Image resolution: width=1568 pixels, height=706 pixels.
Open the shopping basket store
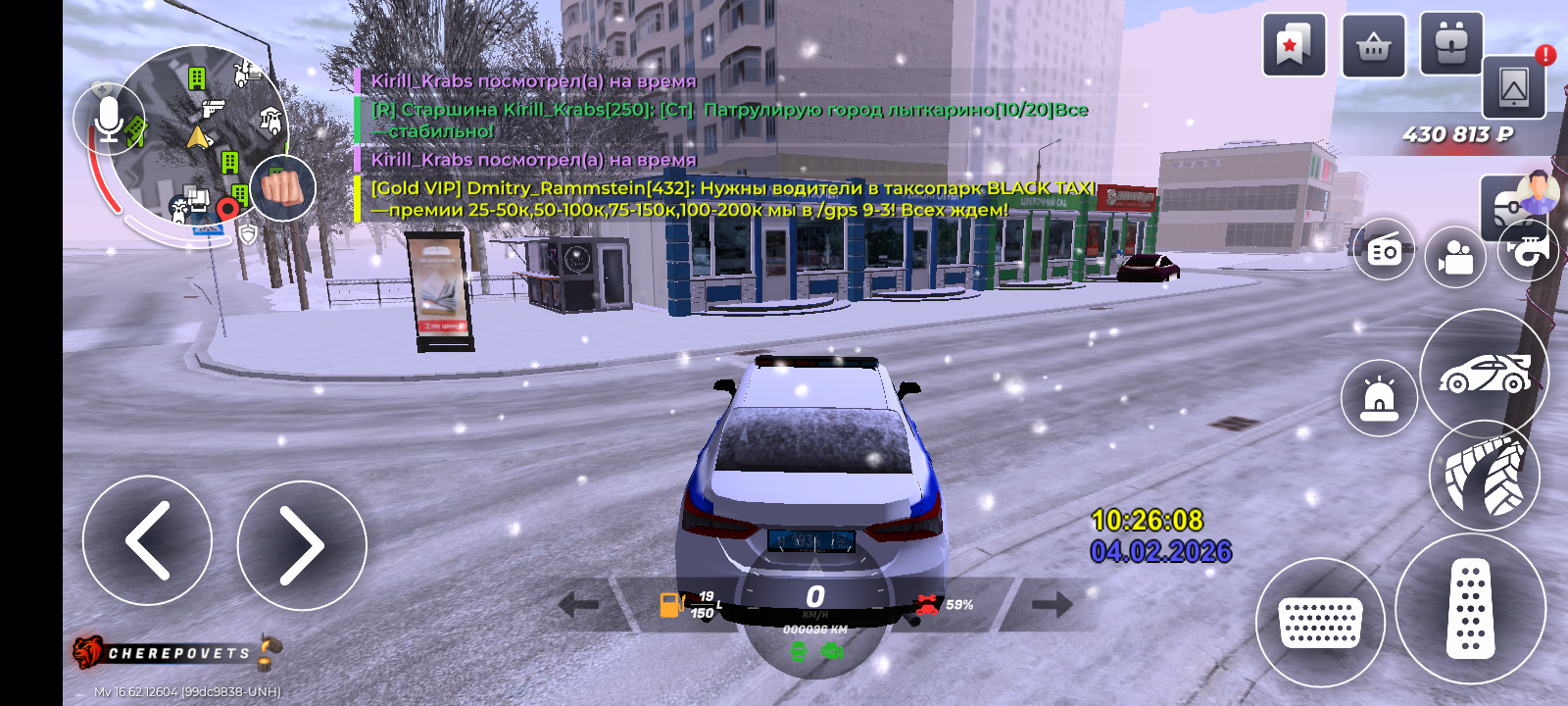click(1373, 45)
